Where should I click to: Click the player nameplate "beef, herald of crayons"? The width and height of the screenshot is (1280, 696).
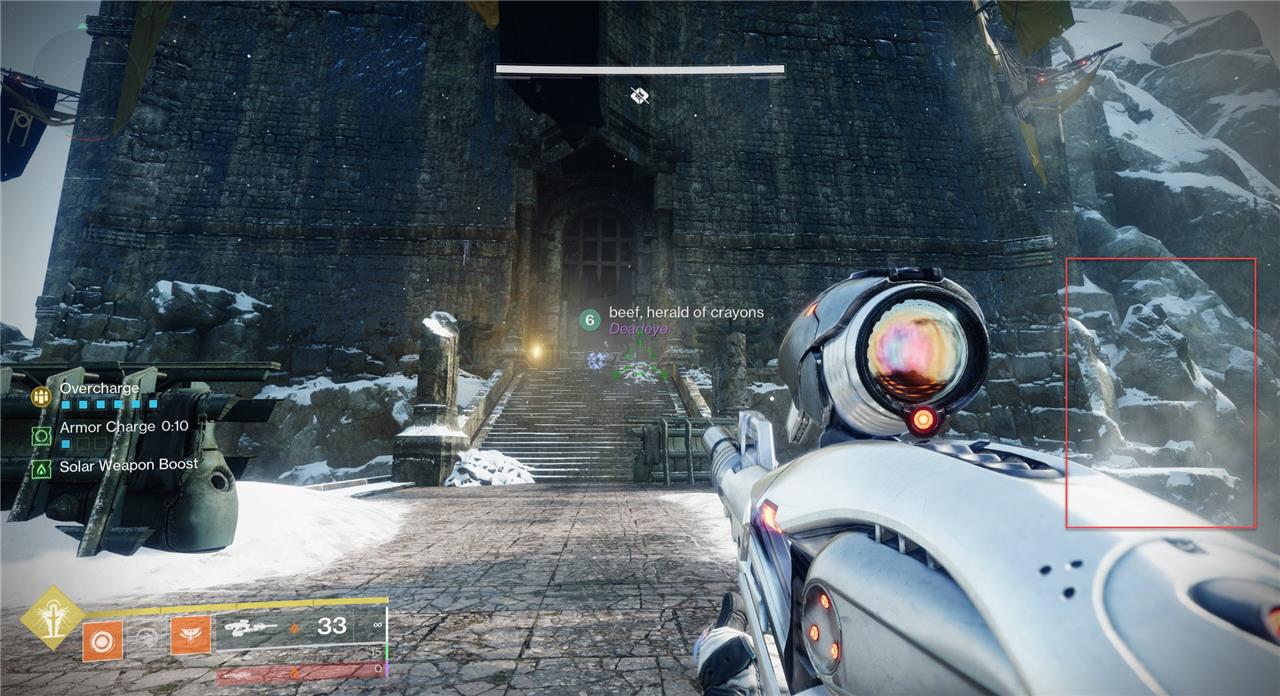[685, 313]
